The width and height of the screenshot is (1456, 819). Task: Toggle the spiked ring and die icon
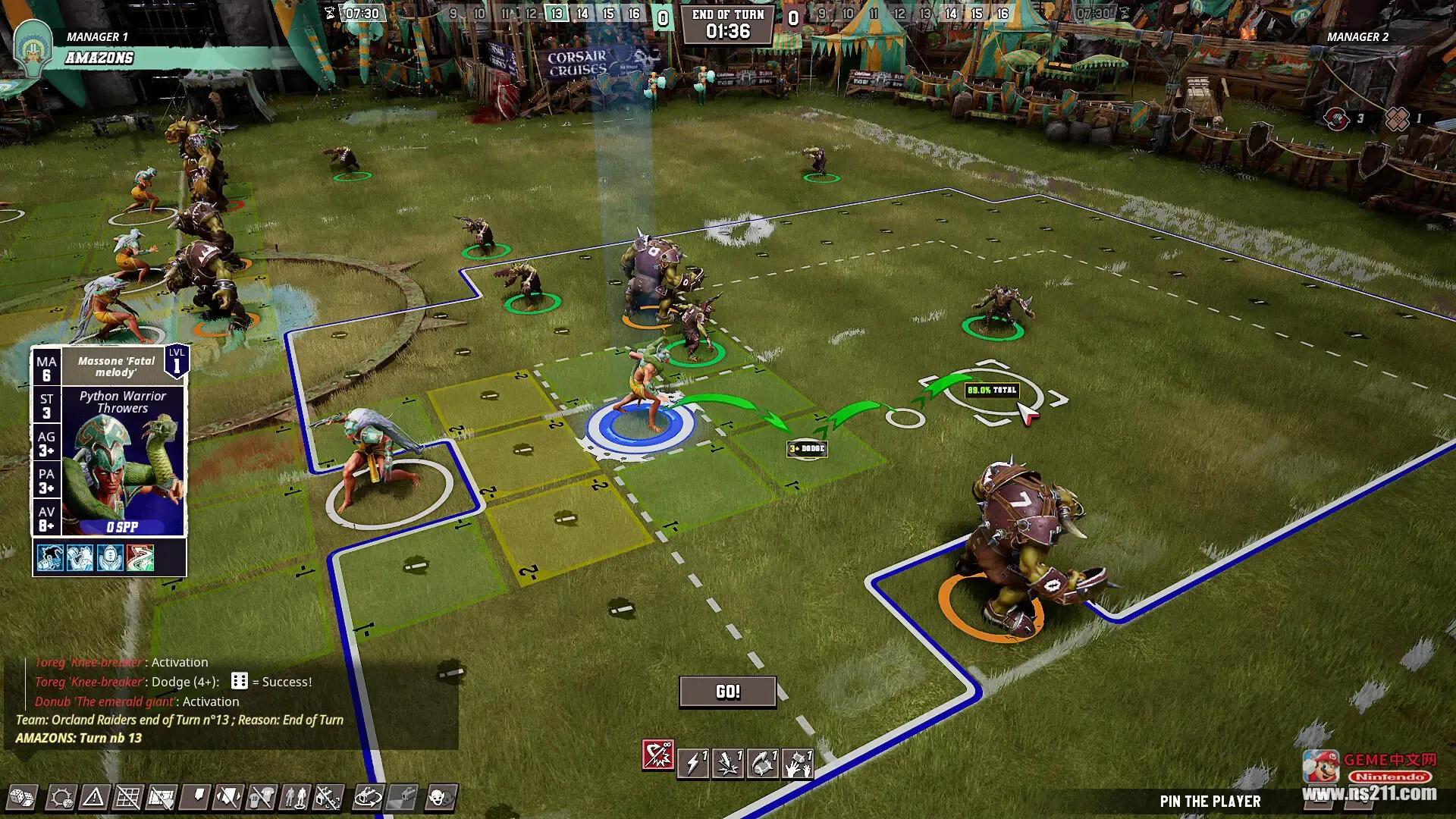pyautogui.click(x=61, y=798)
